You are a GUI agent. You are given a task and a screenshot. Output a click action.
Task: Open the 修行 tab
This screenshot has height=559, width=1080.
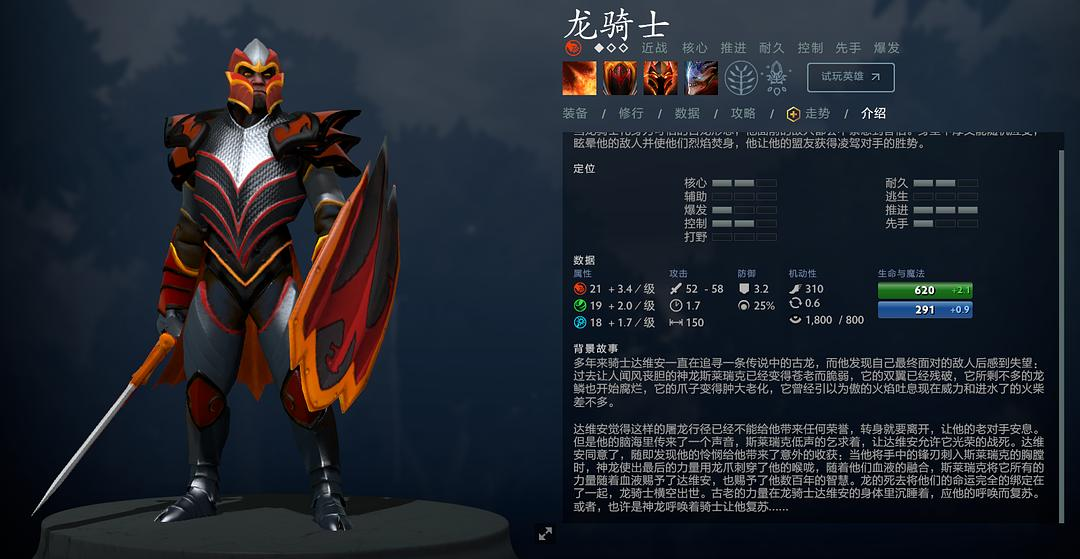631,113
